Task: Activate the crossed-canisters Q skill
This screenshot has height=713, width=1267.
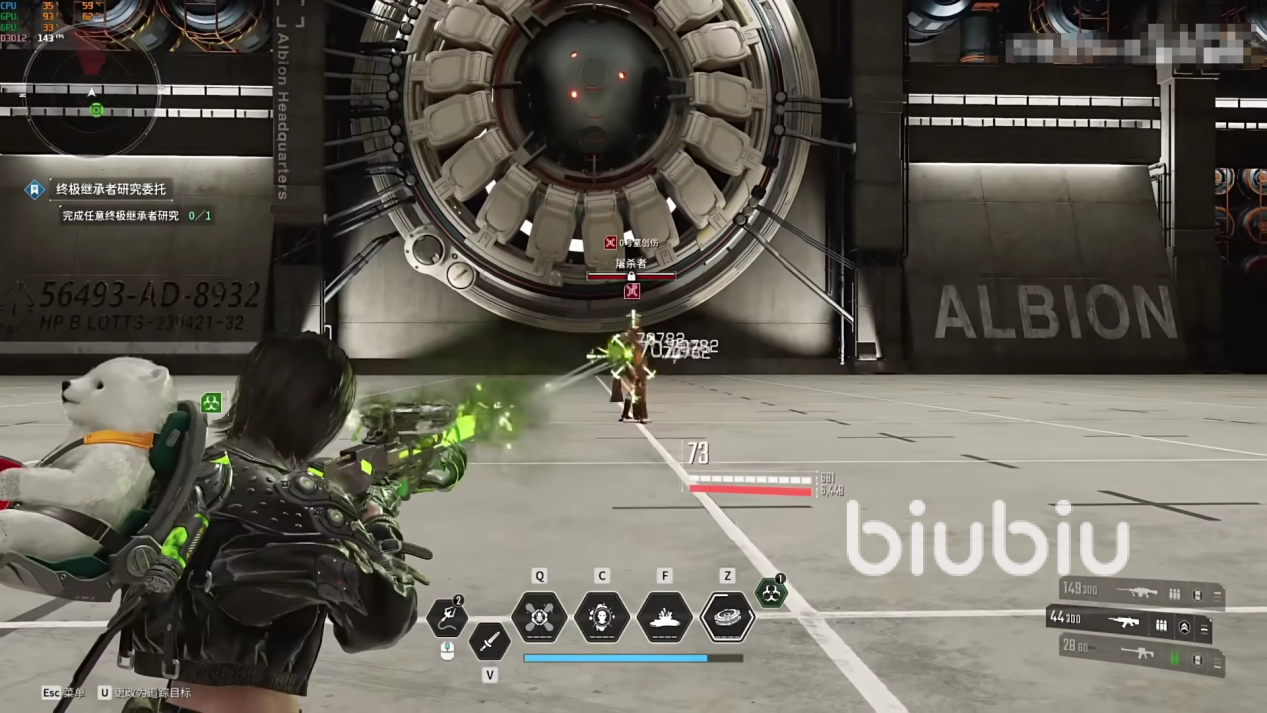Action: tap(539, 617)
